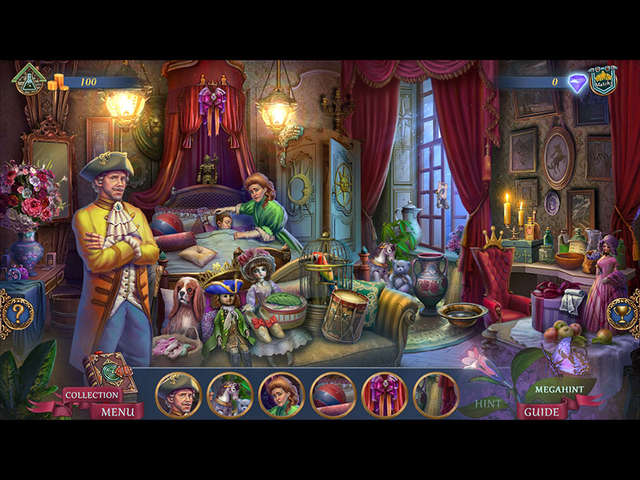
Task: Select the toy horse item circle
Action: (230, 394)
